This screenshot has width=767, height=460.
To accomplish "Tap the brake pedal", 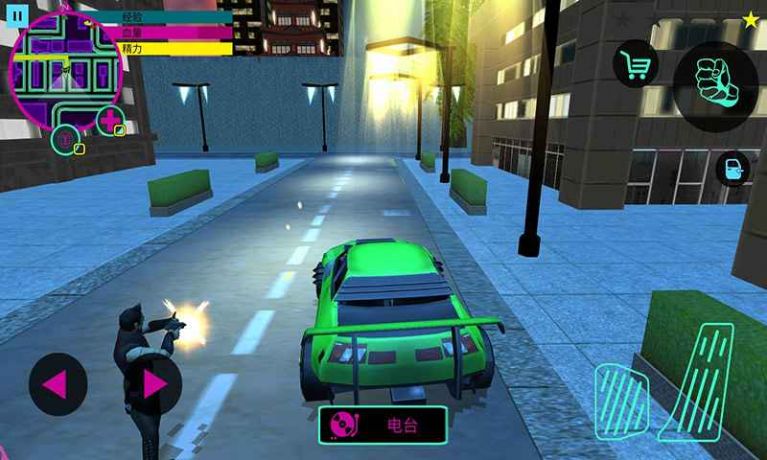I will click(622, 402).
